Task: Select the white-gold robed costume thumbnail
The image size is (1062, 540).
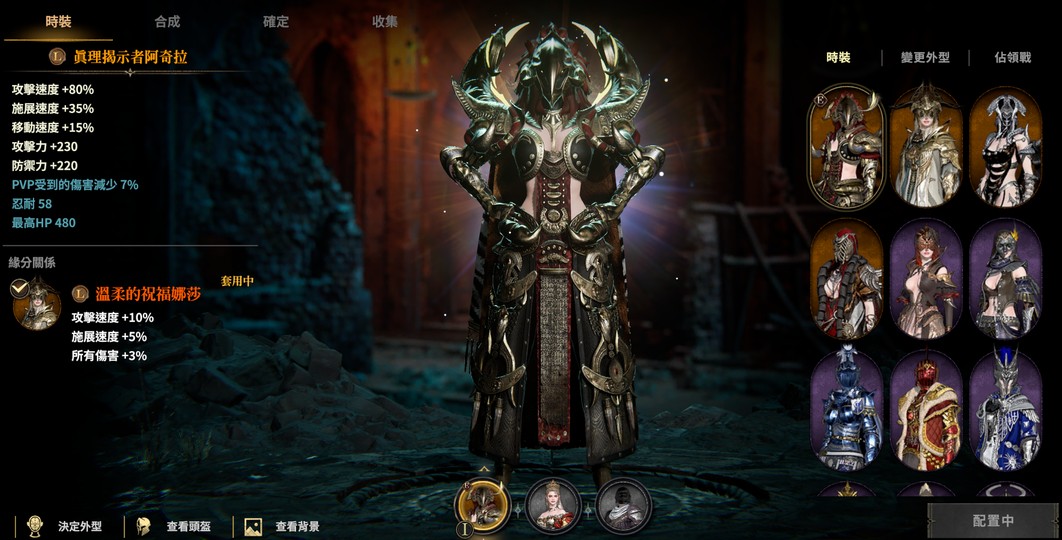Action: click(926, 146)
